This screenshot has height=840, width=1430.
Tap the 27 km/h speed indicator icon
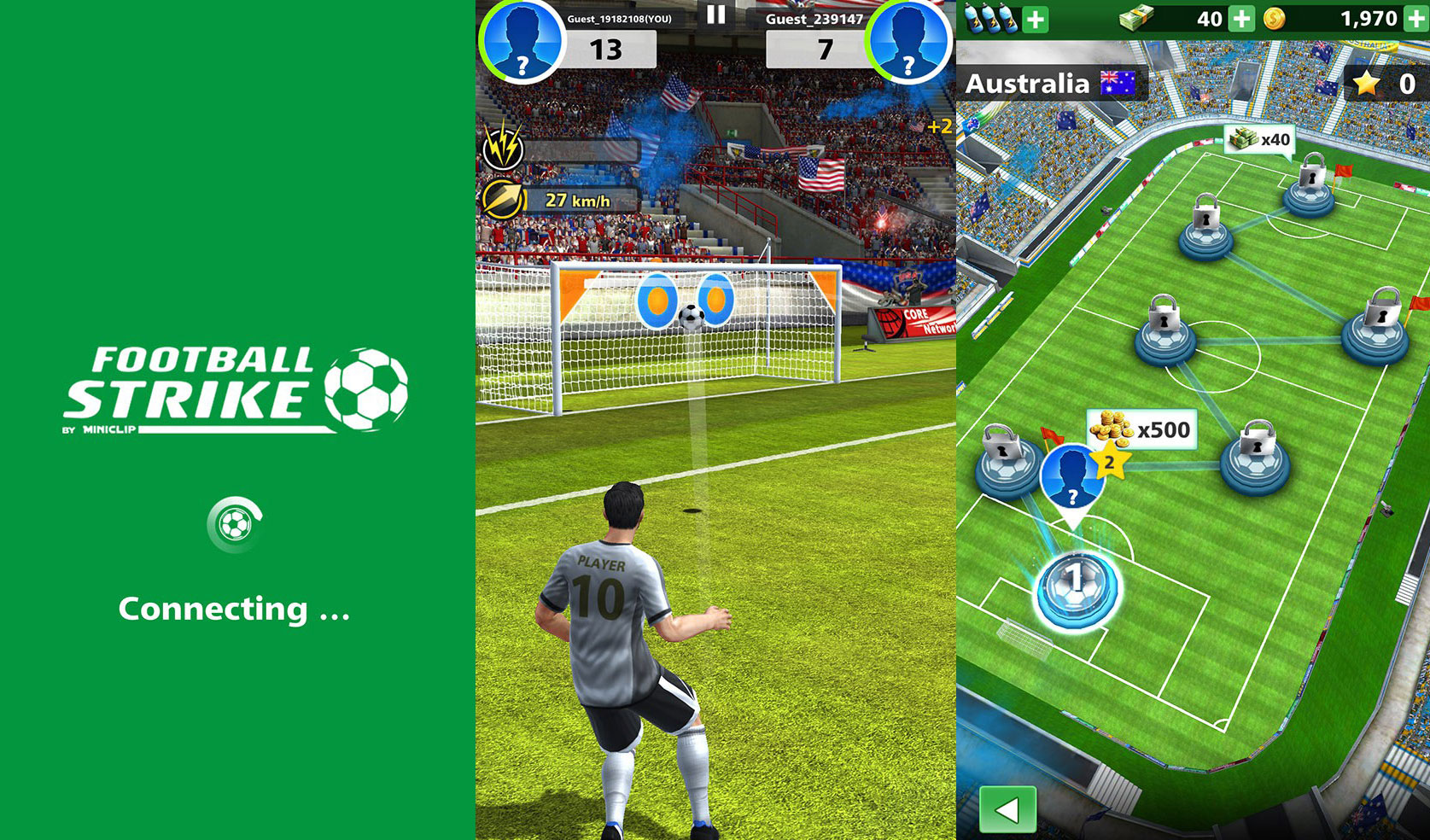coord(505,197)
